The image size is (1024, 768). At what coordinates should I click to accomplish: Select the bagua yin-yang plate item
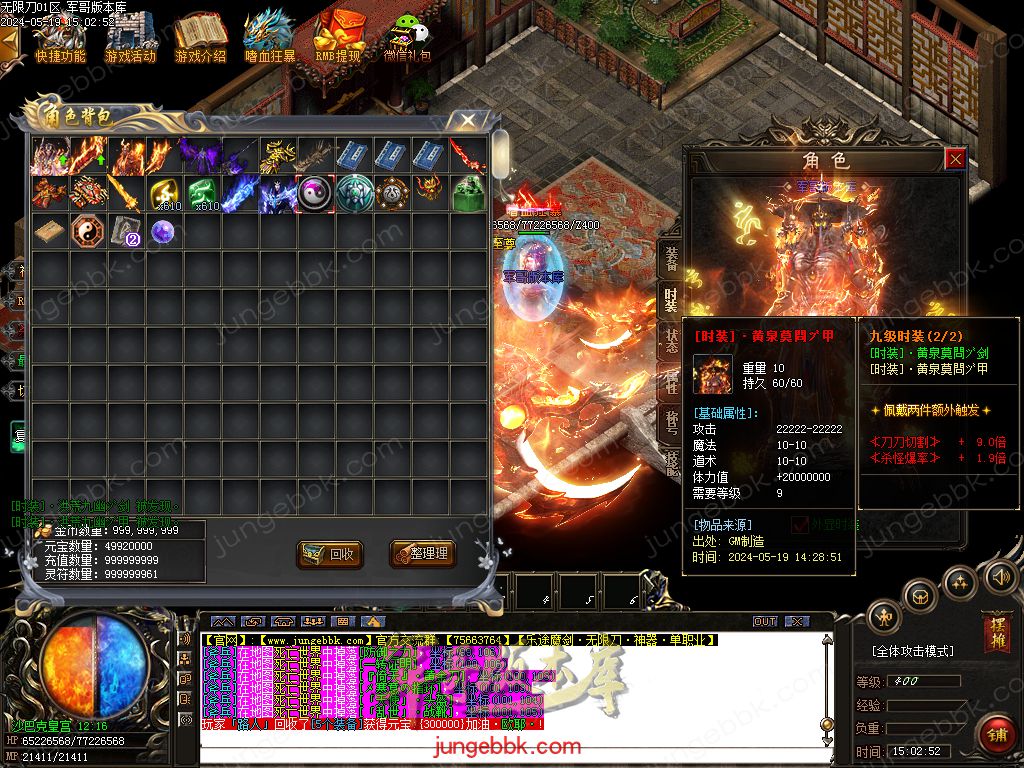click(87, 232)
